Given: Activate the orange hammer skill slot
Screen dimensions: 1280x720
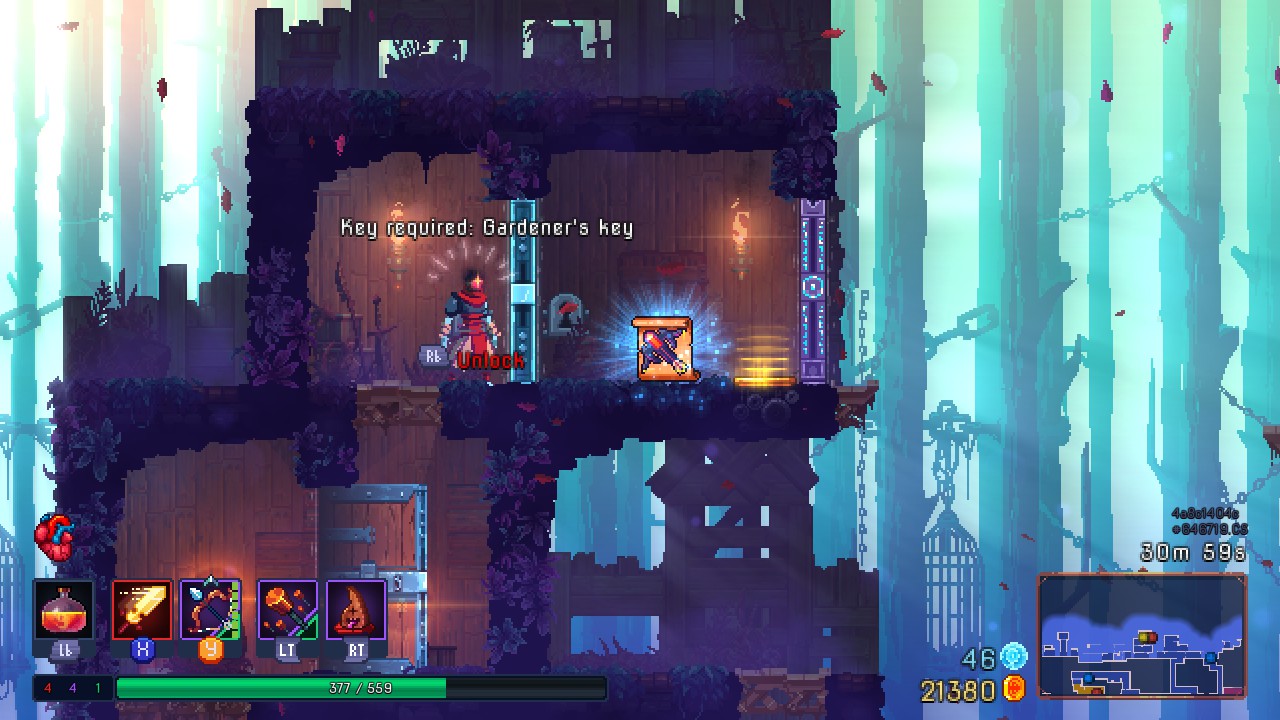Looking at the screenshot, I should click(287, 610).
